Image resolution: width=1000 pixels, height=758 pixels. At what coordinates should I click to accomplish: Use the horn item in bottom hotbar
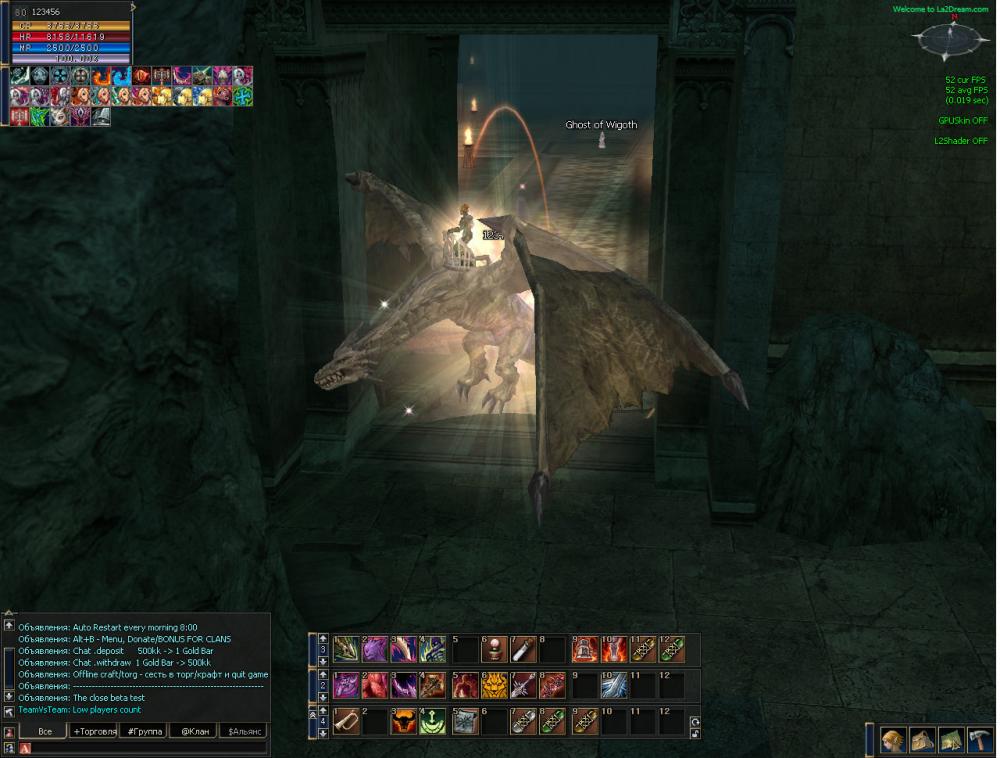click(347, 721)
